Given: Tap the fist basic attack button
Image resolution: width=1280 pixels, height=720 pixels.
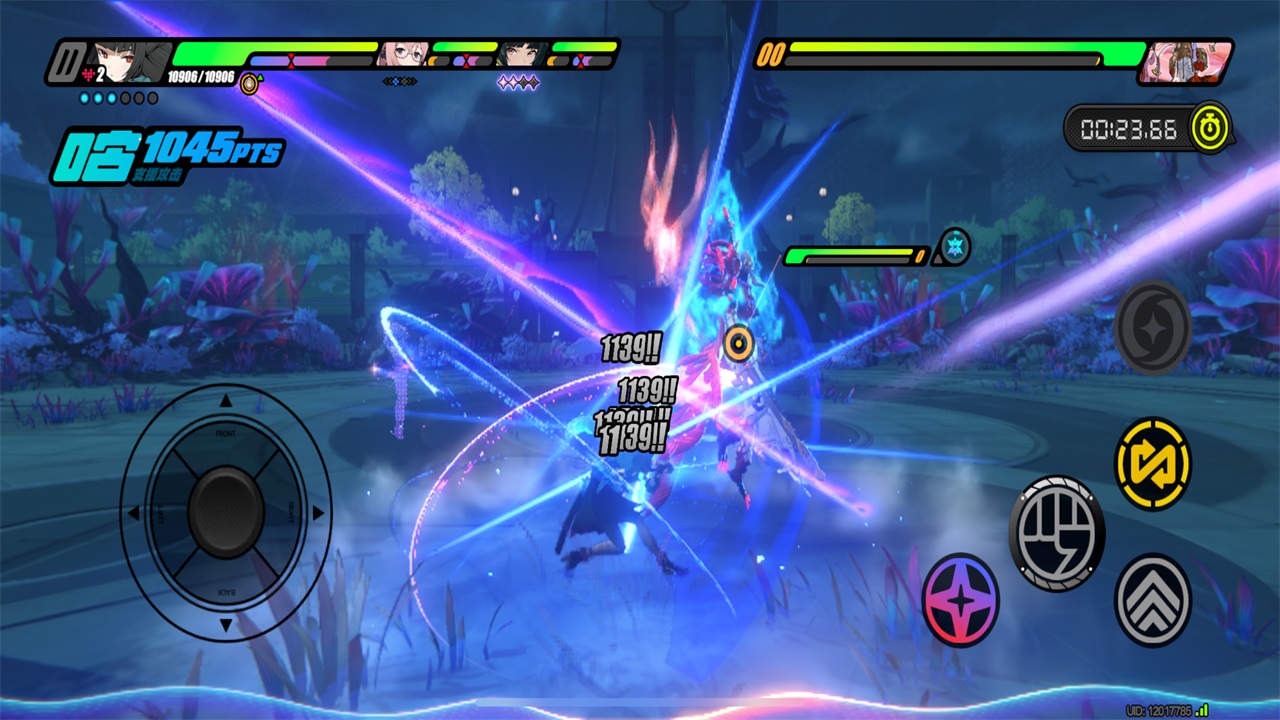Looking at the screenshot, I should (x=1057, y=532).
